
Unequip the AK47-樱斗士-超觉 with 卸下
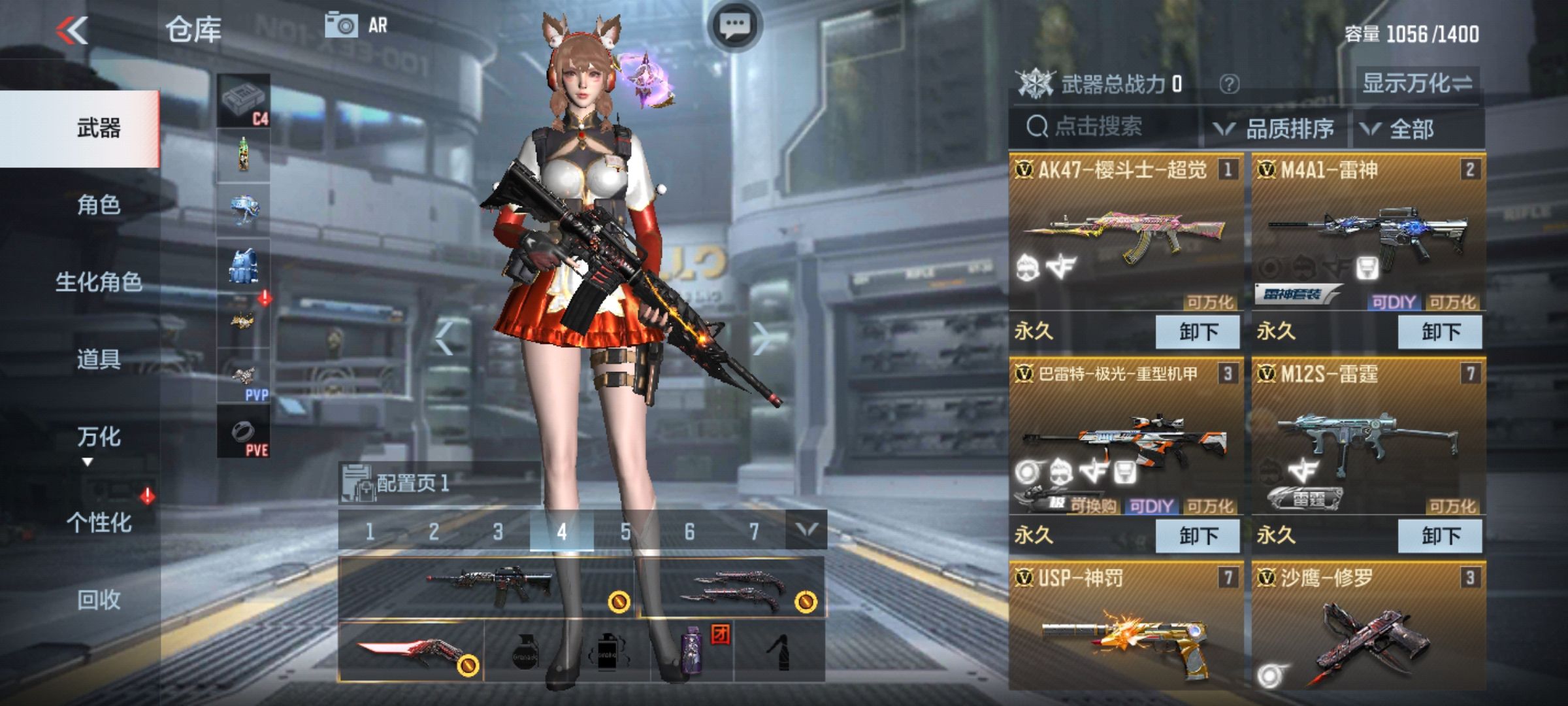[1198, 332]
